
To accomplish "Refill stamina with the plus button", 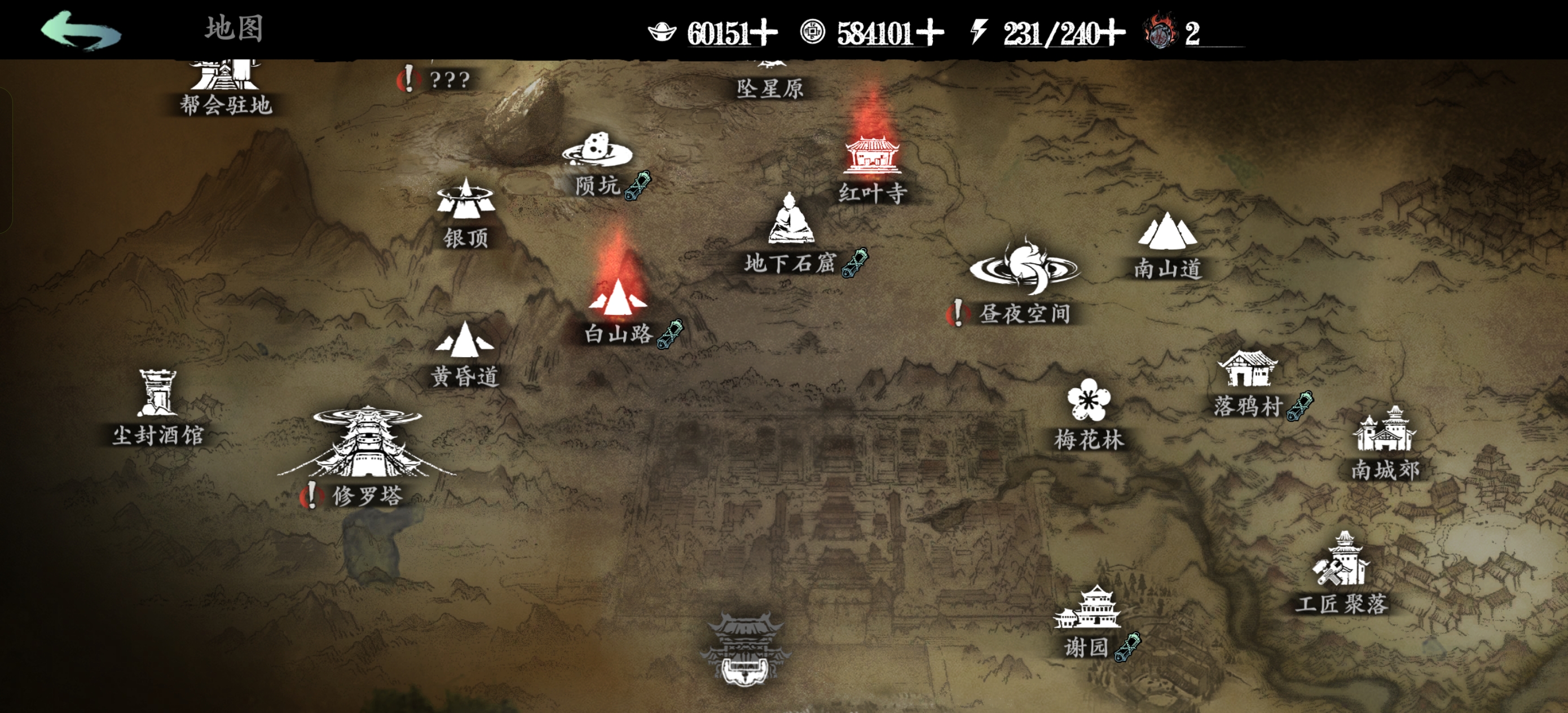I will tap(1113, 33).
